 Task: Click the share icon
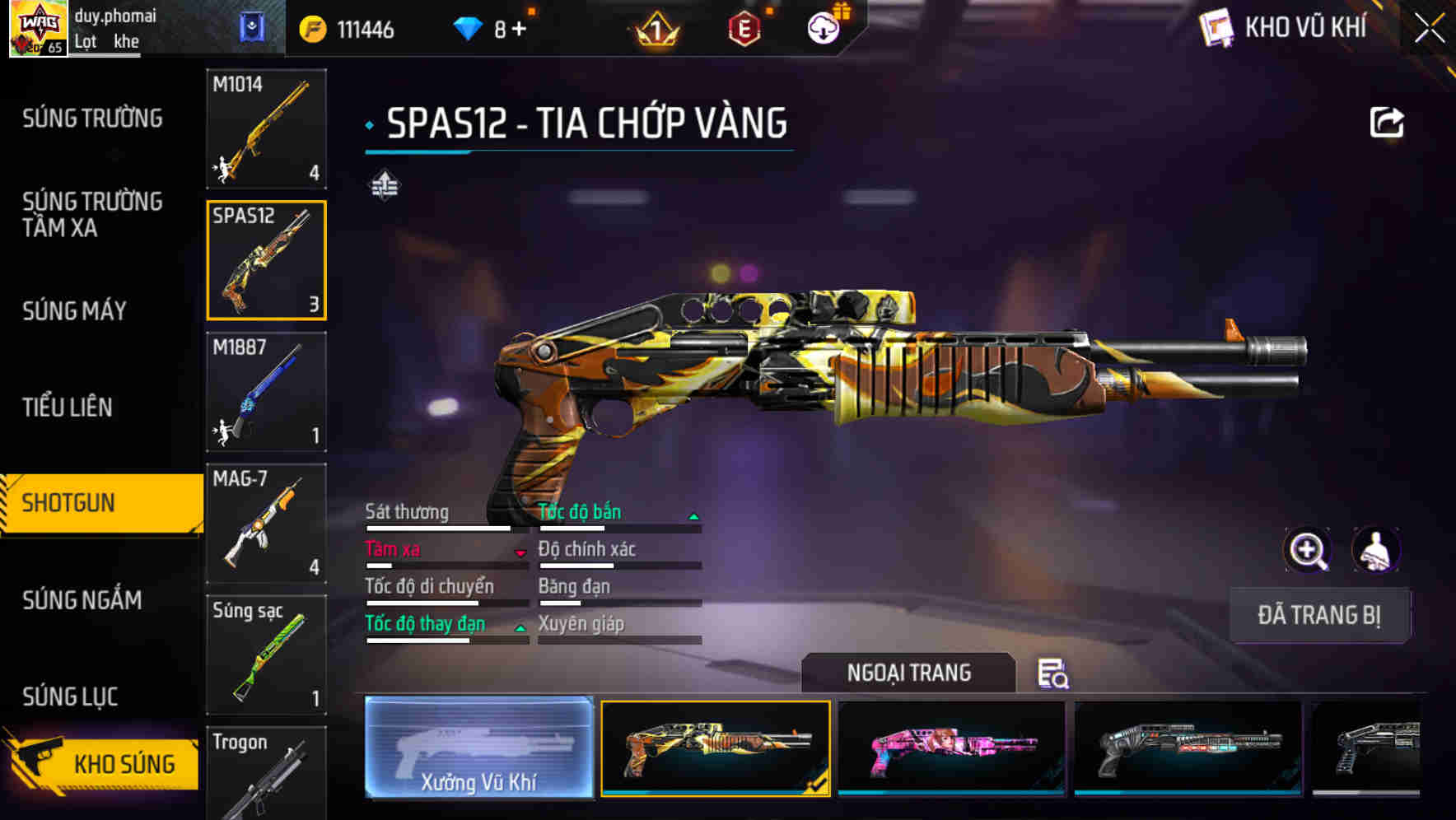click(1386, 123)
